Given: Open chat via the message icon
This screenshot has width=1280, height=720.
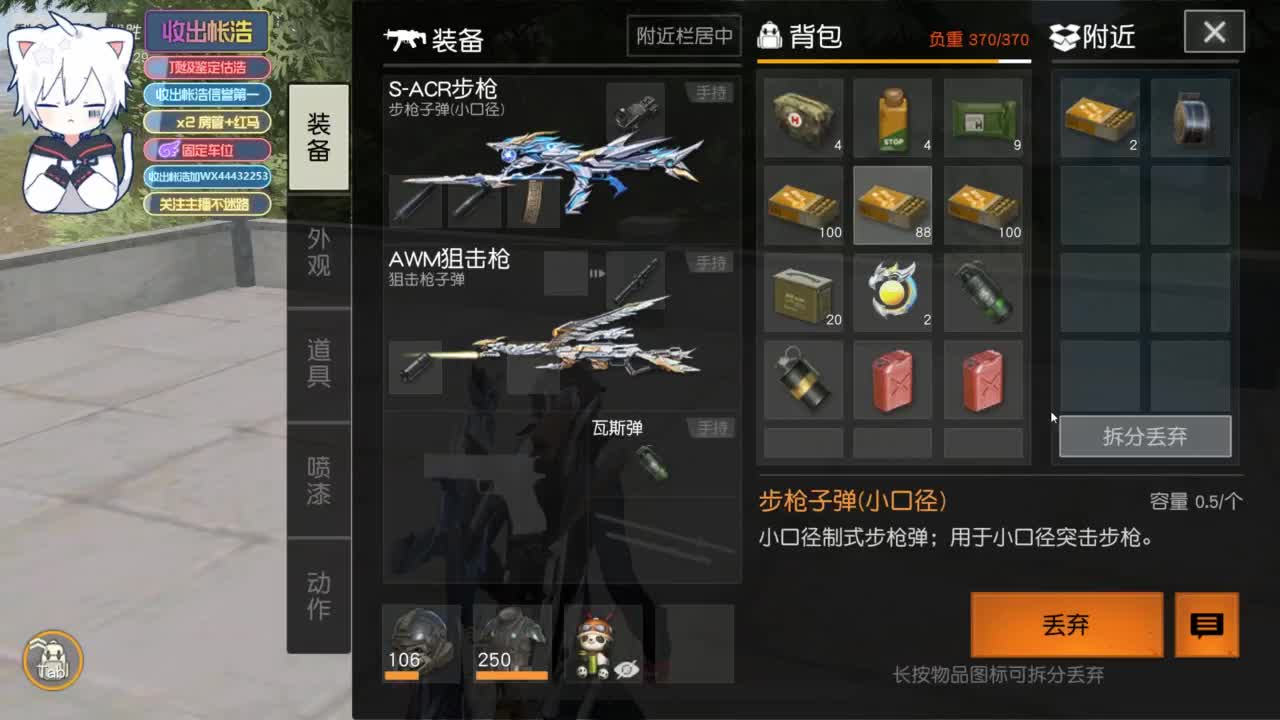Looking at the screenshot, I should 1206,625.
